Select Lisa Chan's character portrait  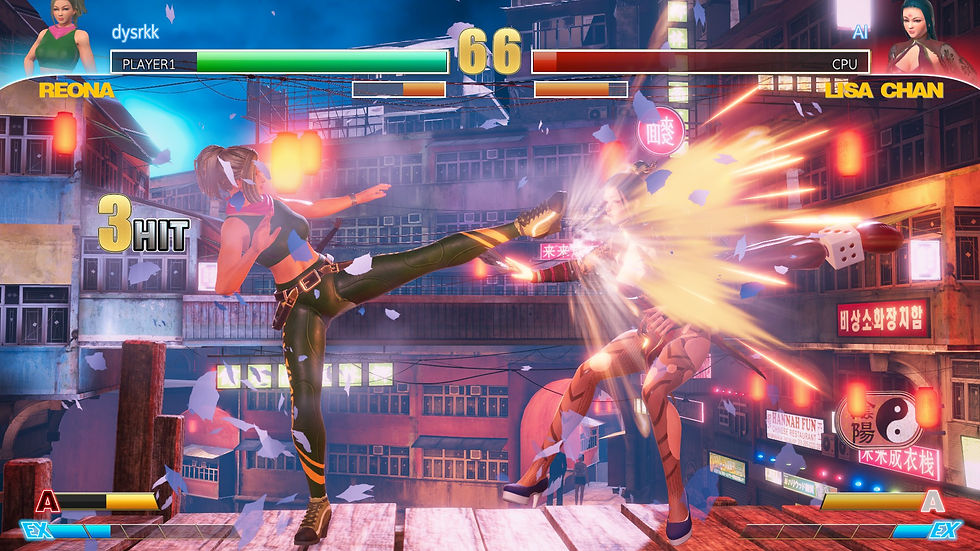pyautogui.click(x=920, y=40)
